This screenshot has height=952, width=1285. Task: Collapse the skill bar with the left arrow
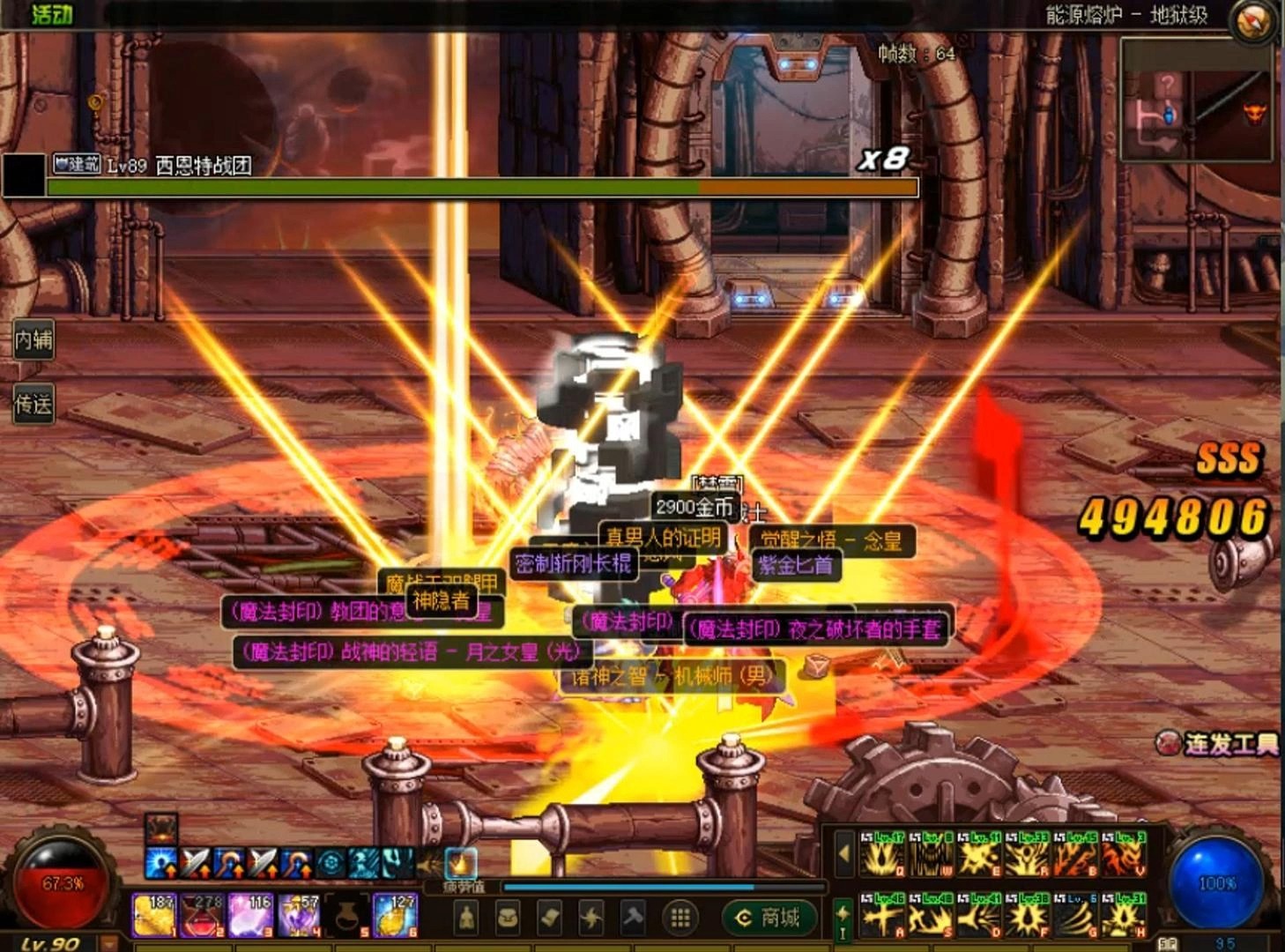coord(843,853)
